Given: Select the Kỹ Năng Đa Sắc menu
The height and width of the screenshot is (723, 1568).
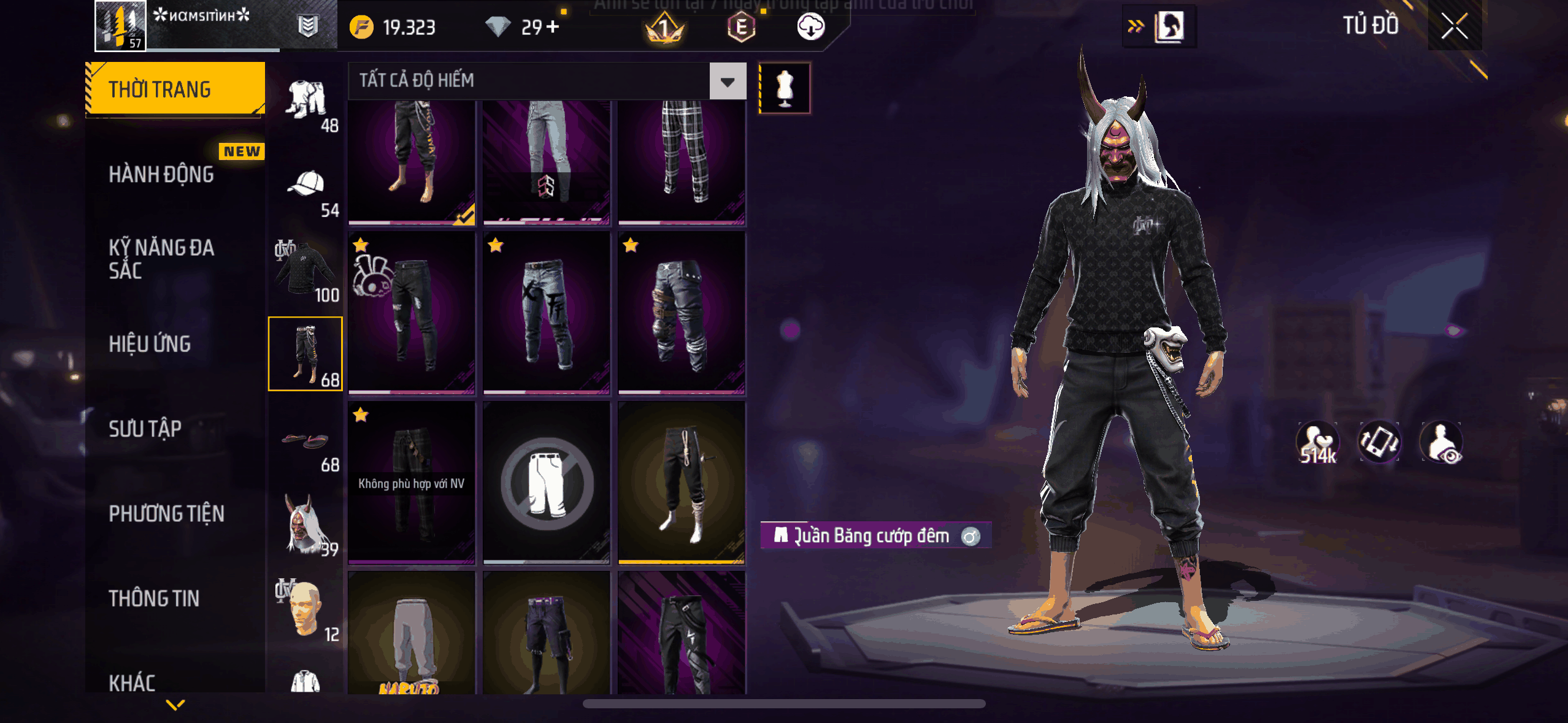Looking at the screenshot, I should pos(161,259).
